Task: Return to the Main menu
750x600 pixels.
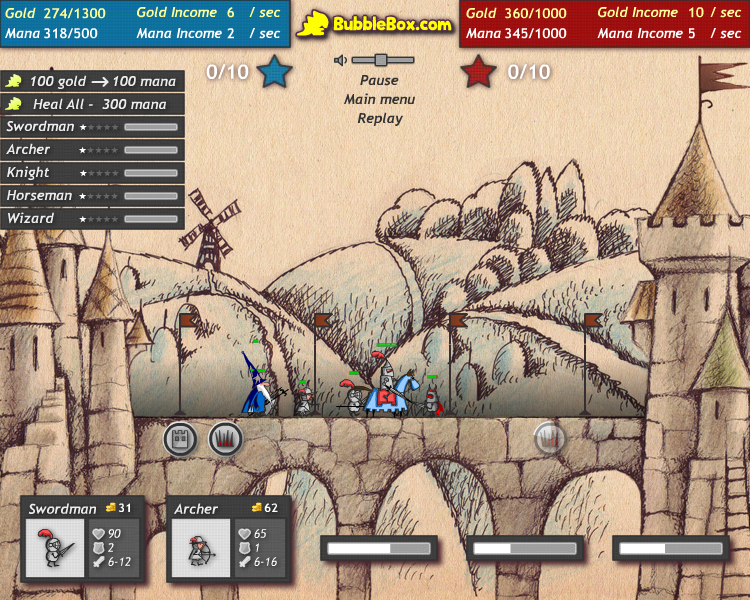Action: (379, 99)
